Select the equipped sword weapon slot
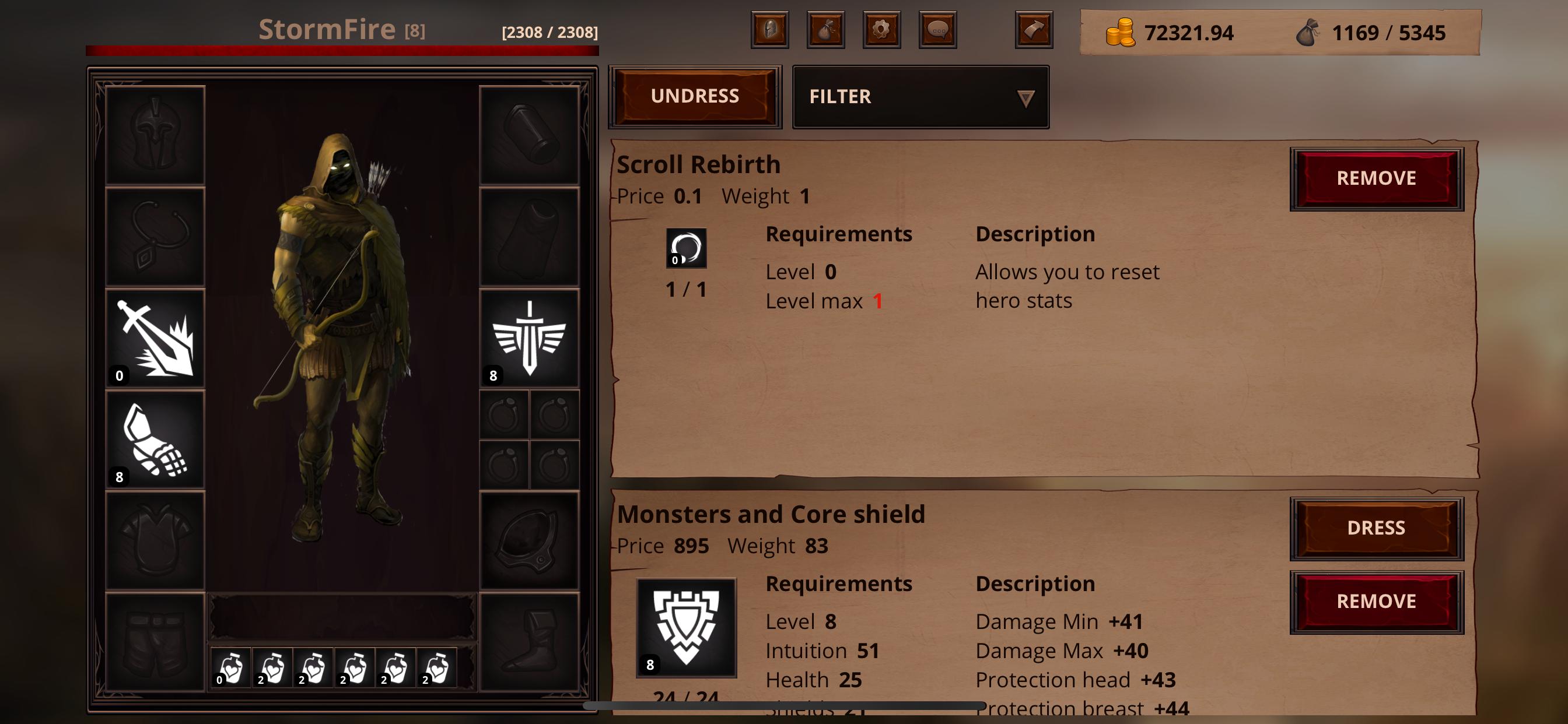Viewport: 1568px width, 724px height. 155,338
